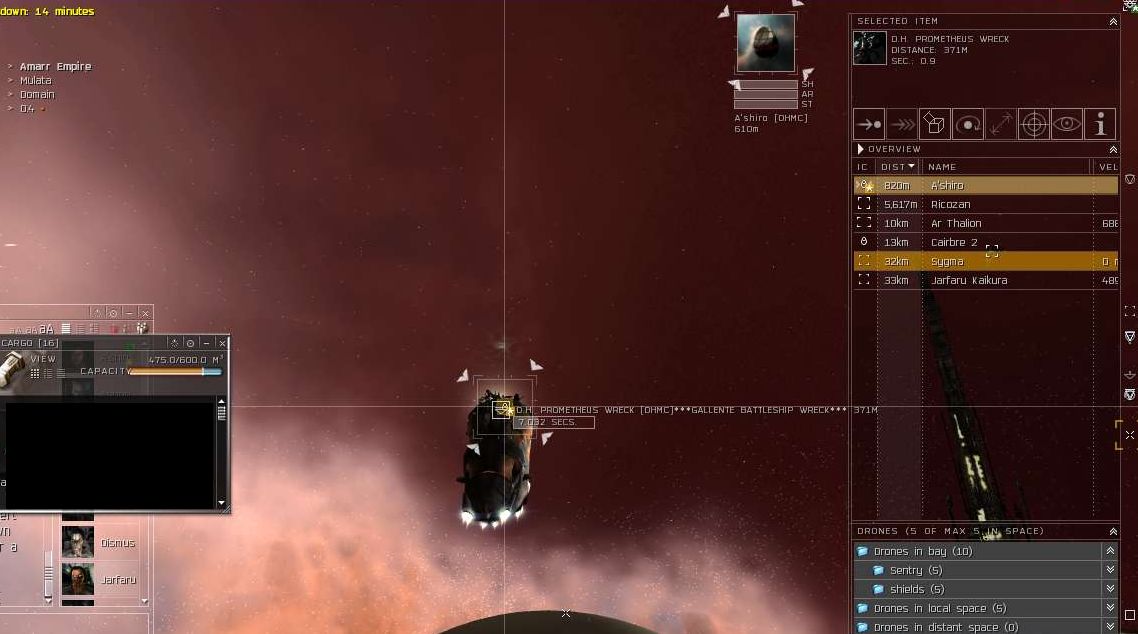This screenshot has height=634, width=1138.
Task: Click the Approach button in Selected Item
Action: (x=868, y=124)
